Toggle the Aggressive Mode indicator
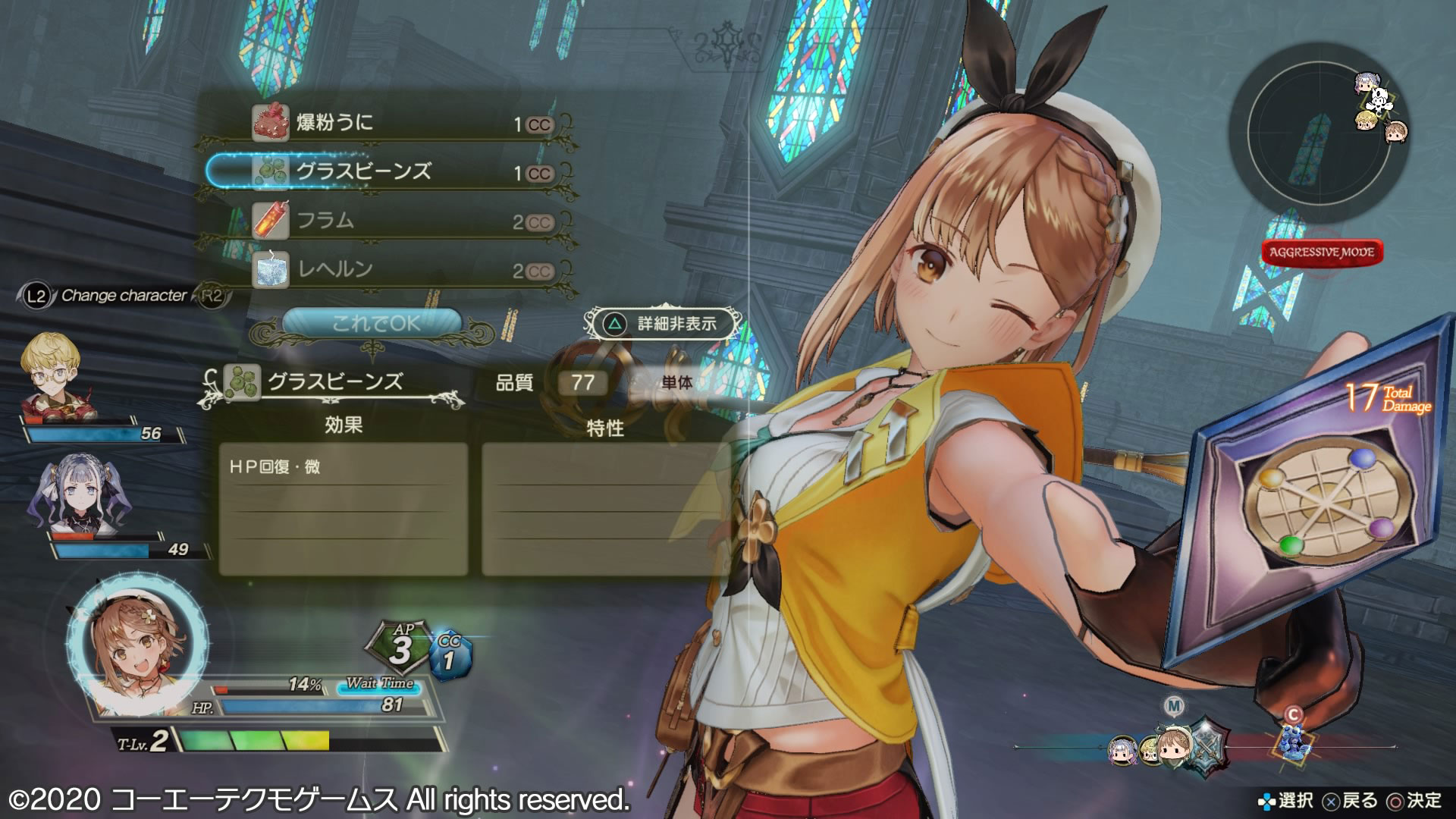Viewport: 1456px width, 819px height. (x=1322, y=253)
